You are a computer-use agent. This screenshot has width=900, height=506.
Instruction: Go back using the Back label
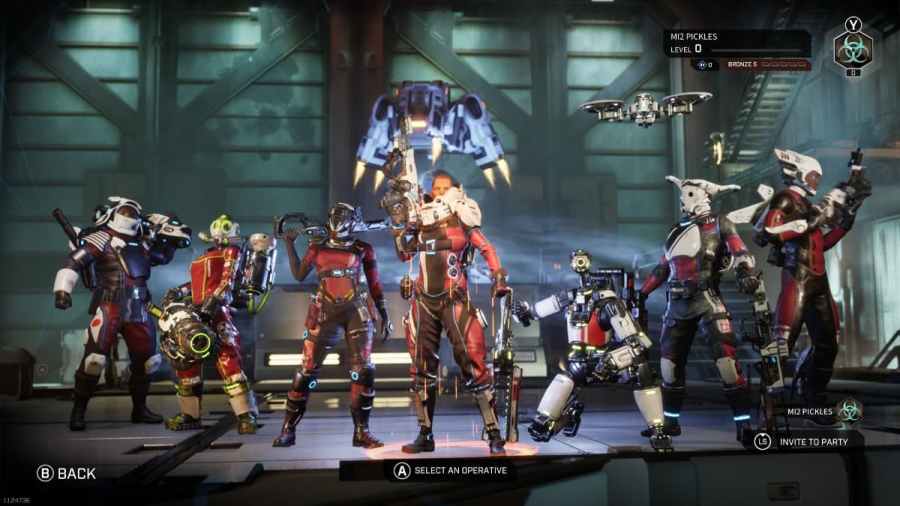tap(66, 473)
